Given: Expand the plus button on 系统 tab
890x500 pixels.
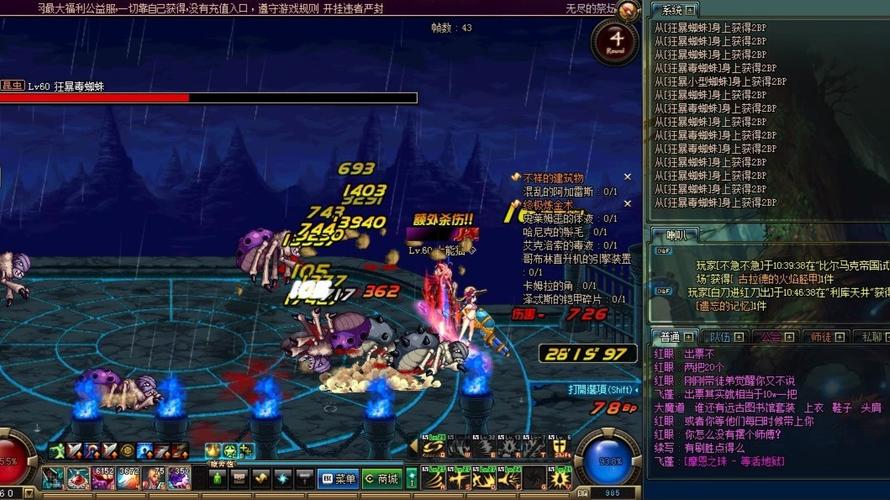Looking at the screenshot, I should point(692,10).
